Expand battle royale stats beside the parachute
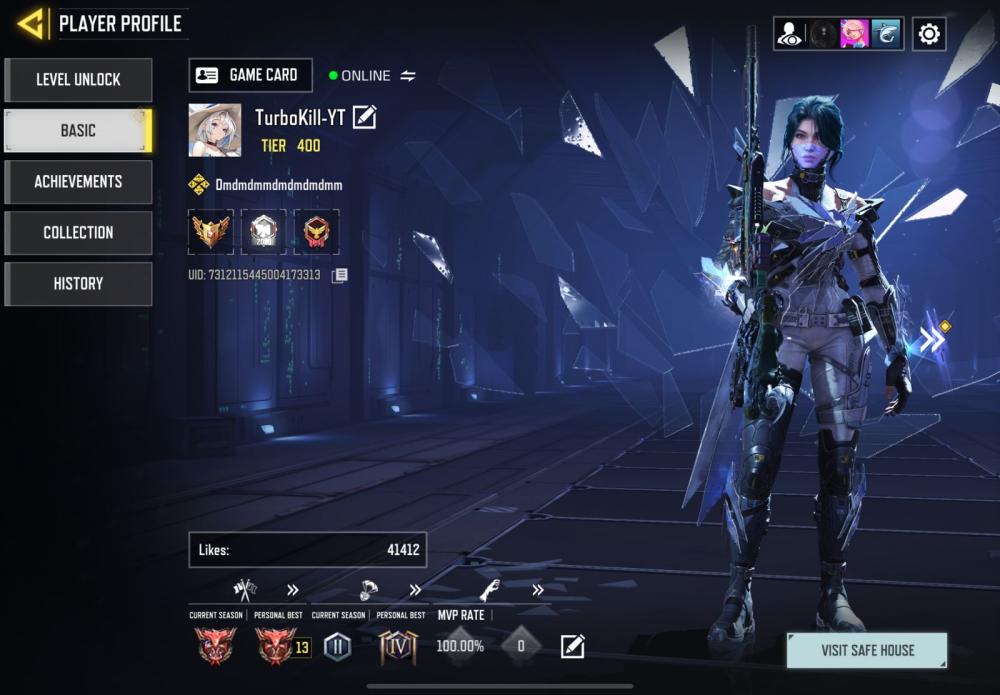The image size is (1000, 695). tap(415, 590)
